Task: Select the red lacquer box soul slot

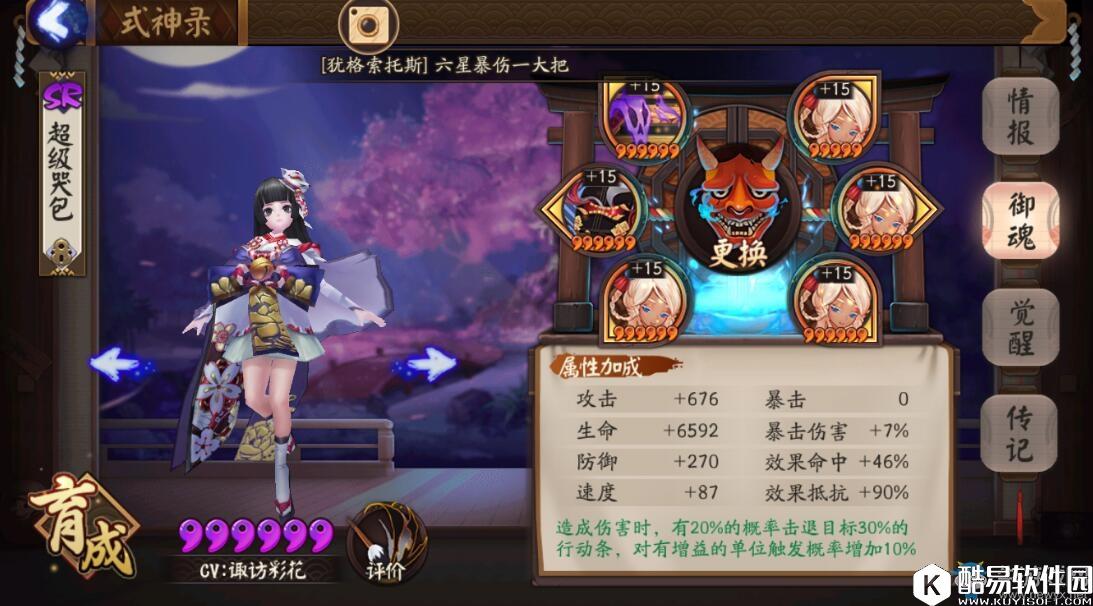Action: [605, 211]
